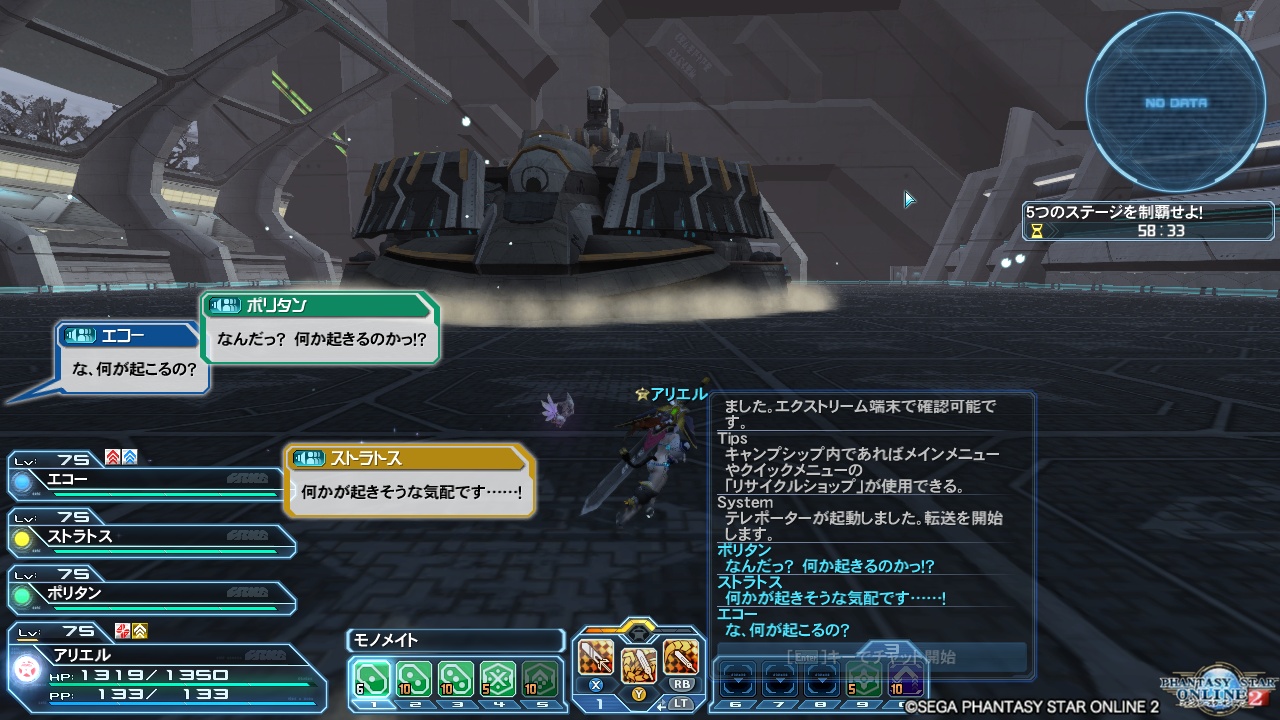Expand the arrow in empty subpalette slot 7
Viewport: 1280px width, 720px height.
coord(781,680)
